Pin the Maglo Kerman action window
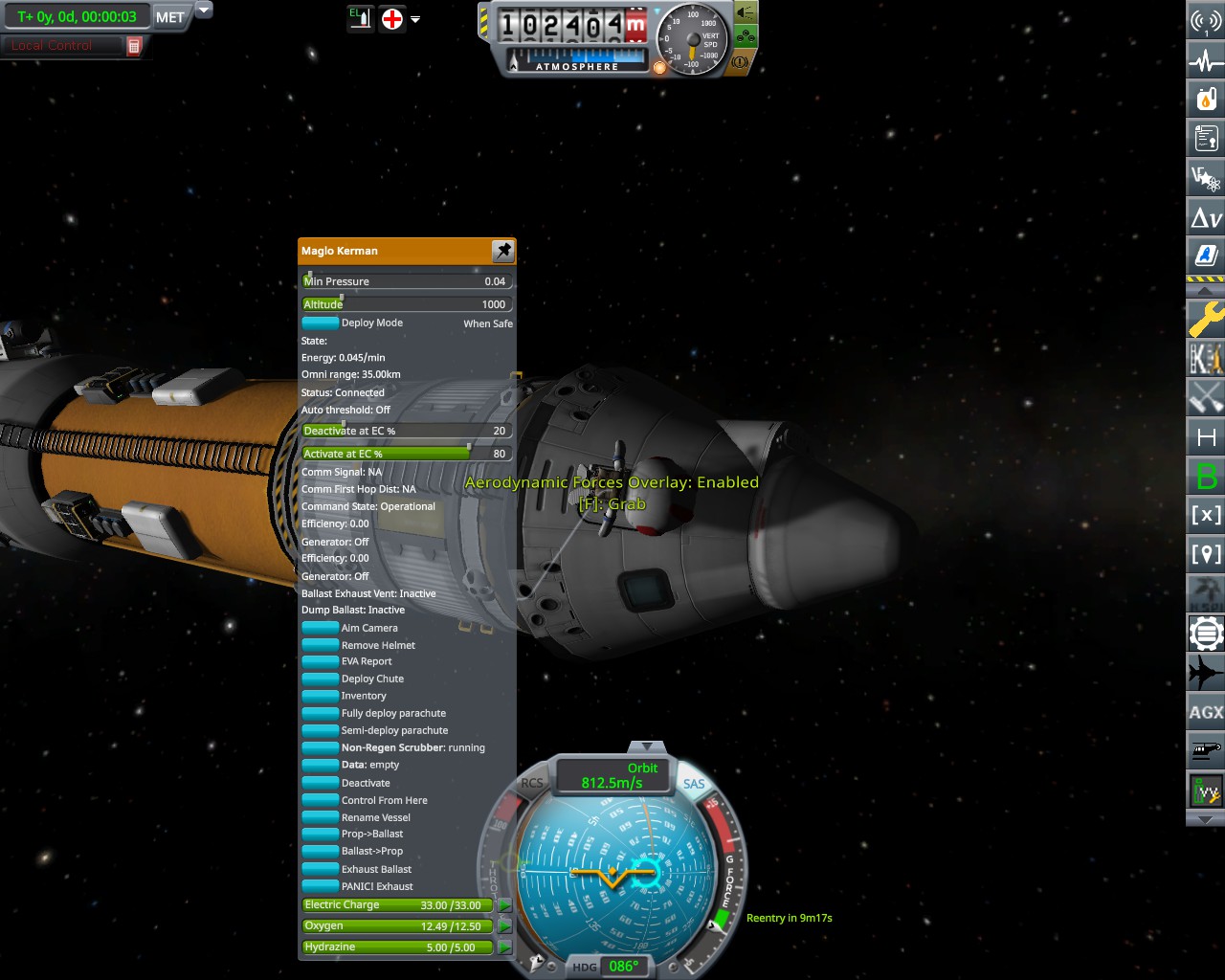Image resolution: width=1225 pixels, height=980 pixels. coord(502,251)
